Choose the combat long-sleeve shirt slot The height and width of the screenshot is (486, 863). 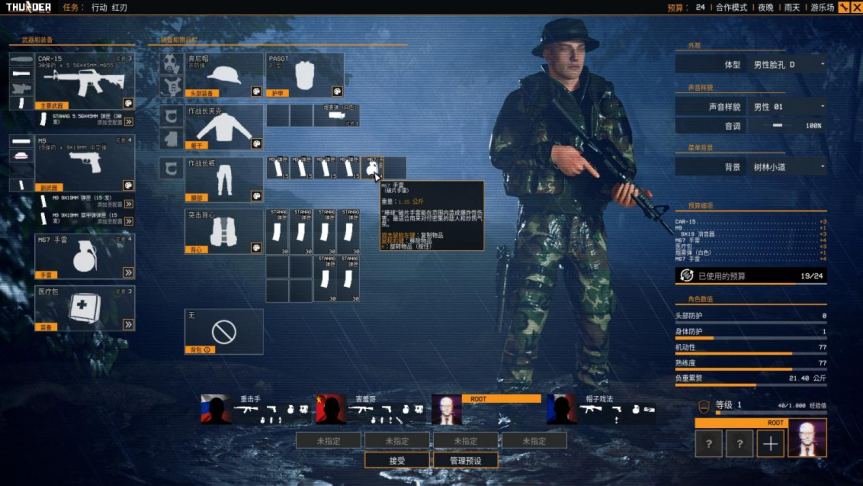[x=223, y=128]
